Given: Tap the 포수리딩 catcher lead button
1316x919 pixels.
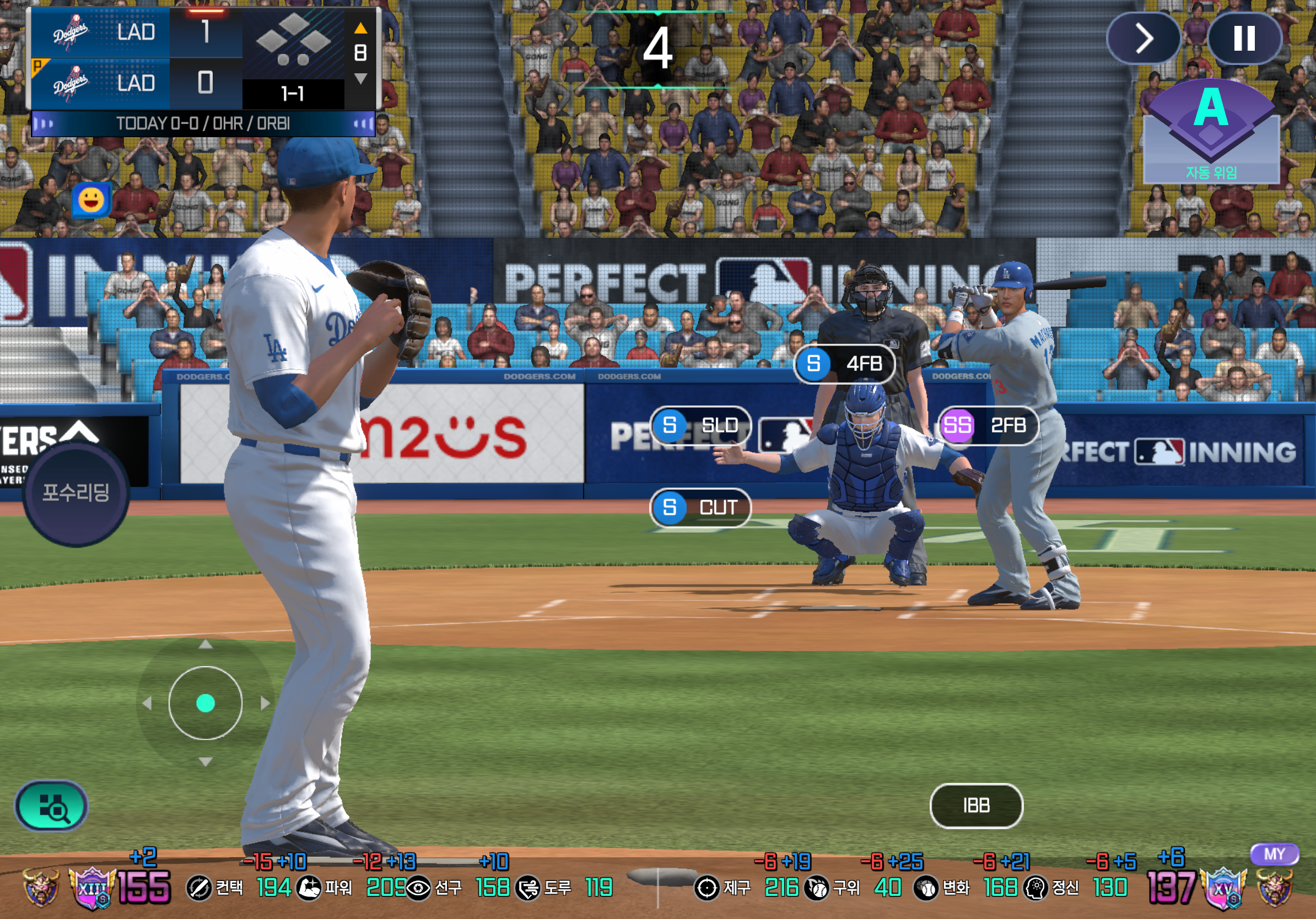Looking at the screenshot, I should point(76,493).
